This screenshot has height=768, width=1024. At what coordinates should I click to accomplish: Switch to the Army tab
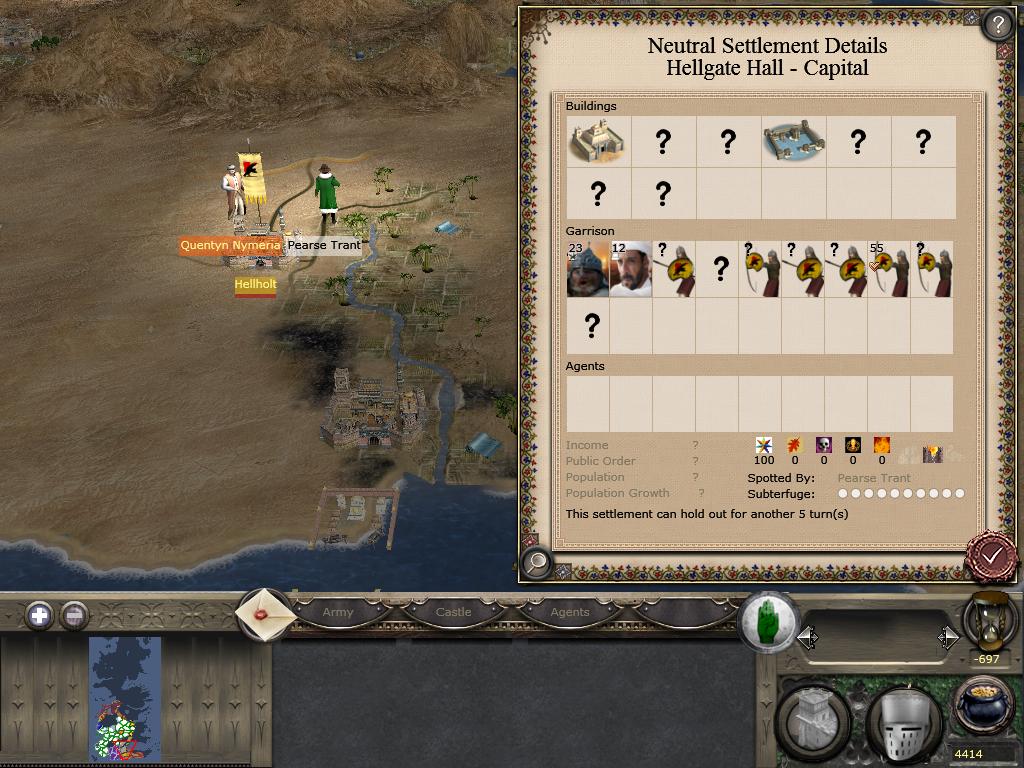tap(338, 612)
